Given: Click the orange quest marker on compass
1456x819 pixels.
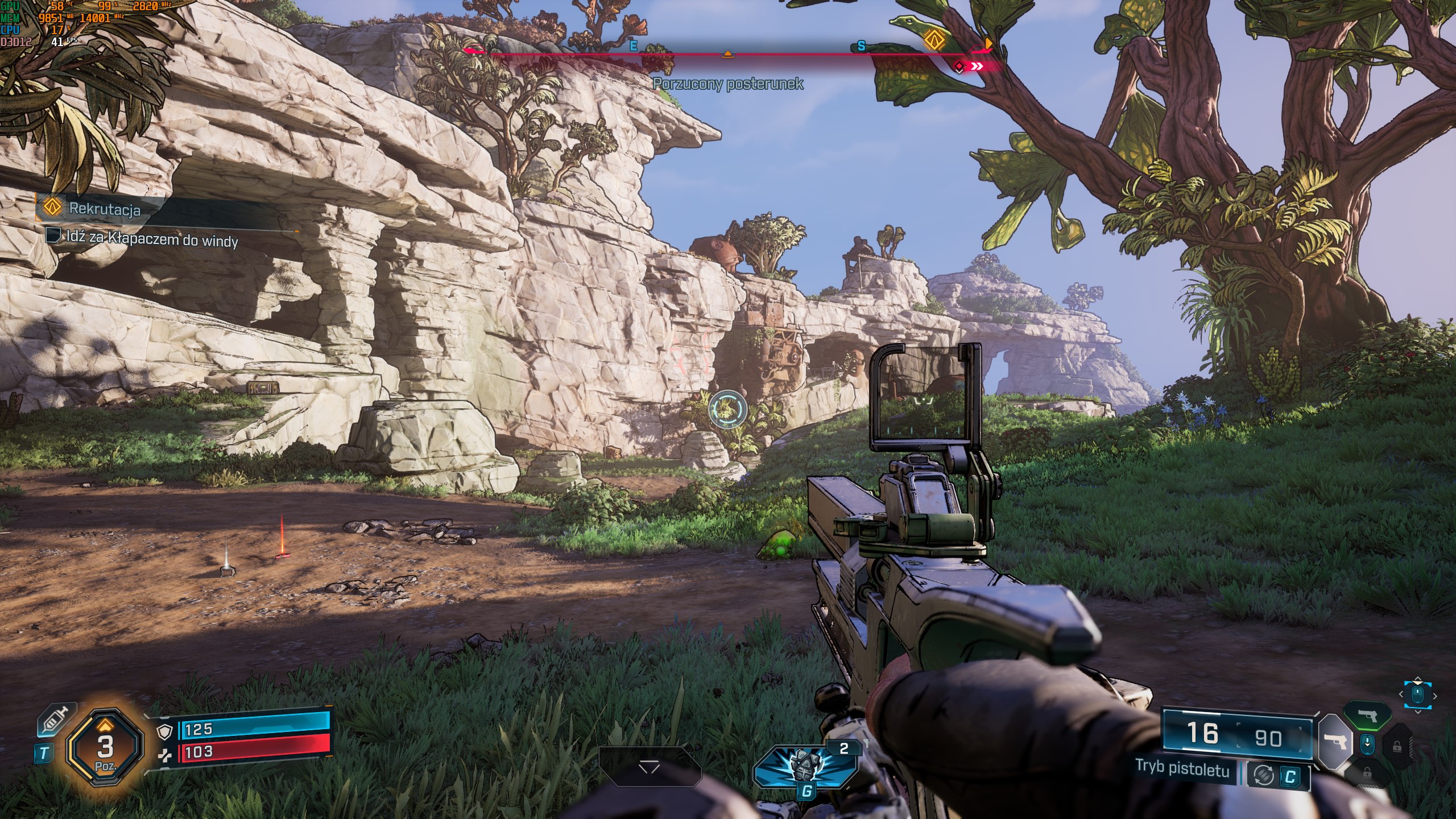Looking at the screenshot, I should [932, 40].
